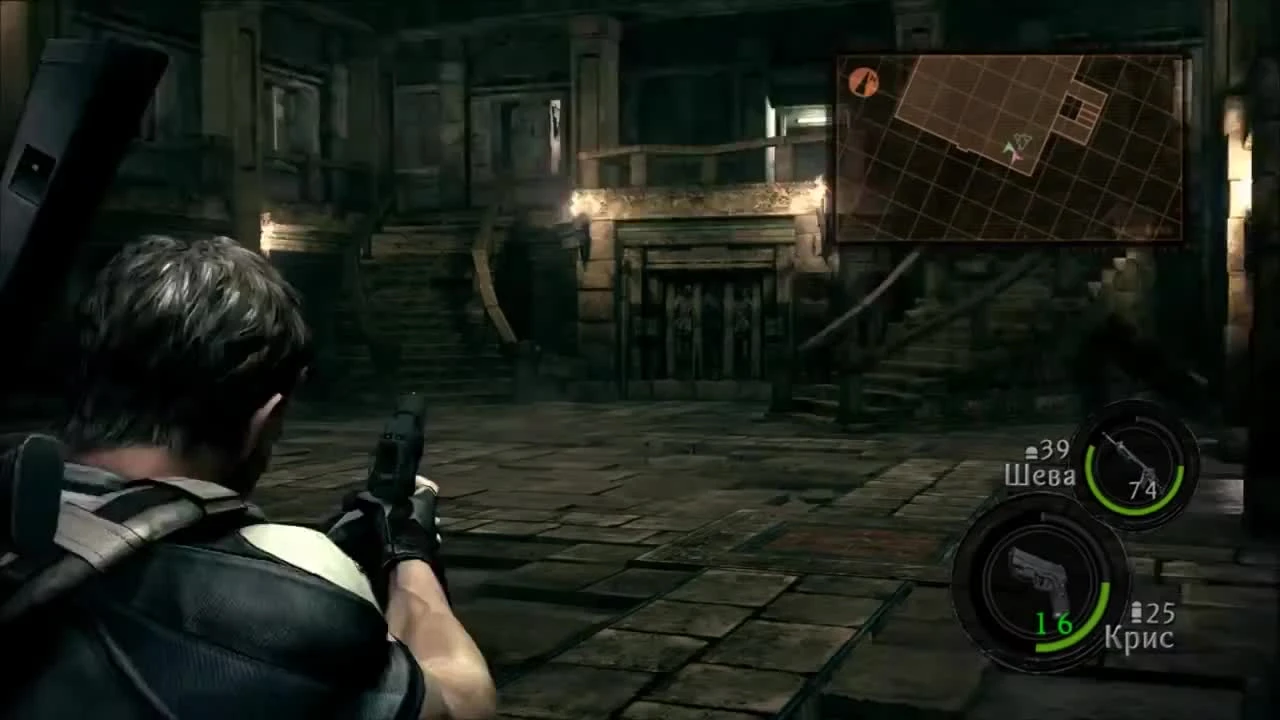The image size is (1280, 720).
Task: Click the bullet icon next to Chris's 25 reserve
Action: pos(1137,610)
